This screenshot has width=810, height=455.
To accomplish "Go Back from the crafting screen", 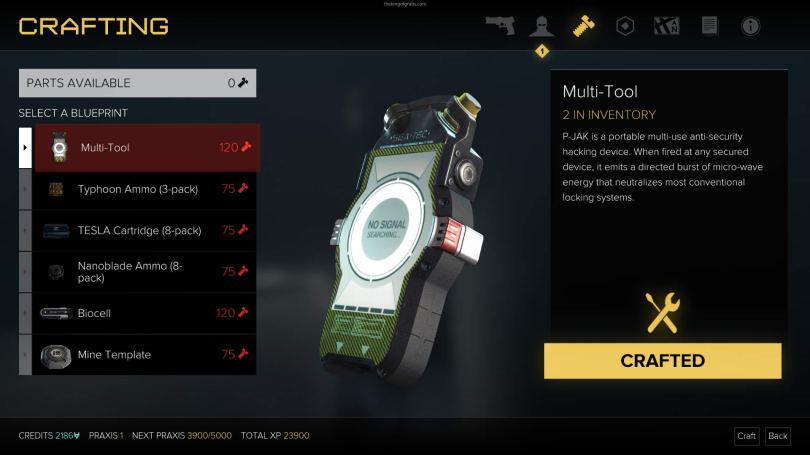I will coord(777,436).
